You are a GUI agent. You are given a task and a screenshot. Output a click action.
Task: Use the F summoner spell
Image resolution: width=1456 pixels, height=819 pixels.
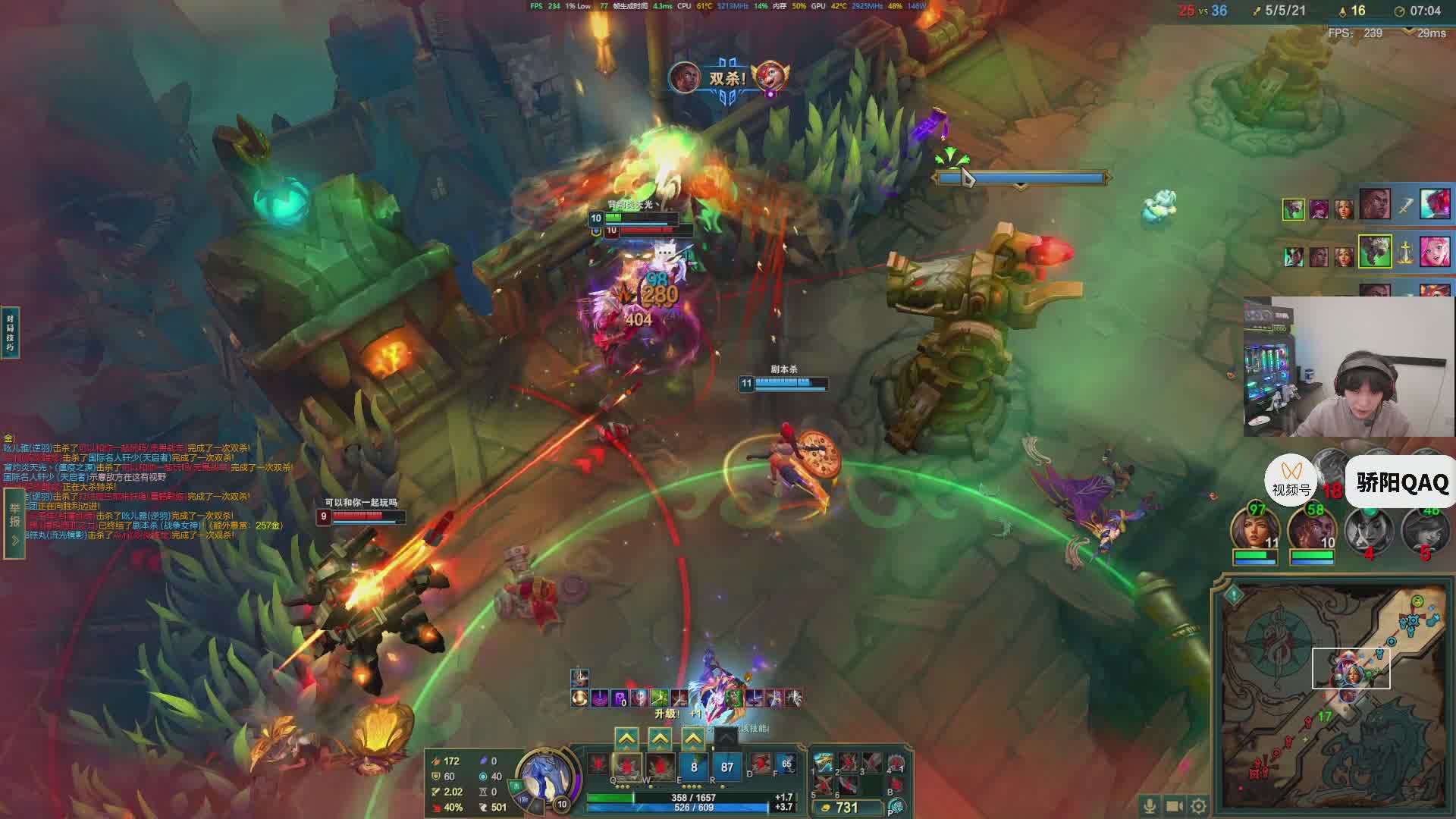pyautogui.click(x=786, y=765)
